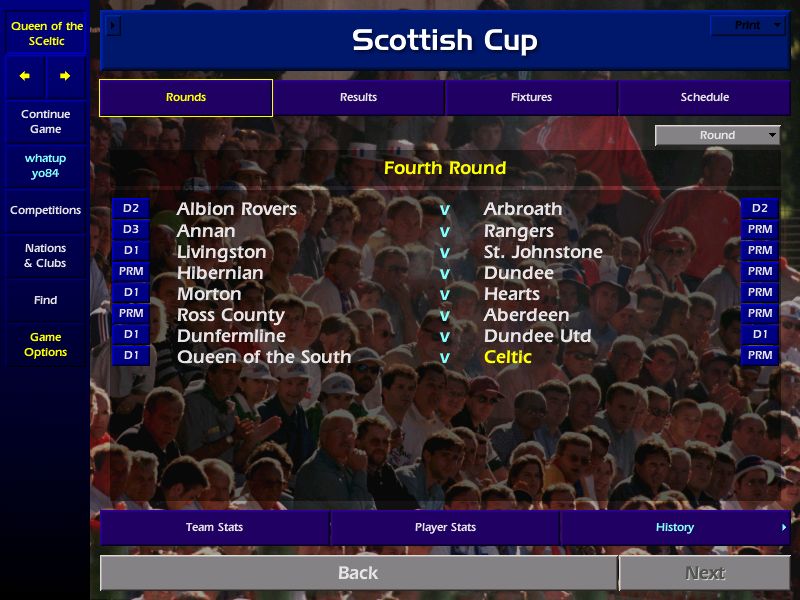View Player Stats
Image resolution: width=800 pixels, height=600 pixels.
coord(445,527)
